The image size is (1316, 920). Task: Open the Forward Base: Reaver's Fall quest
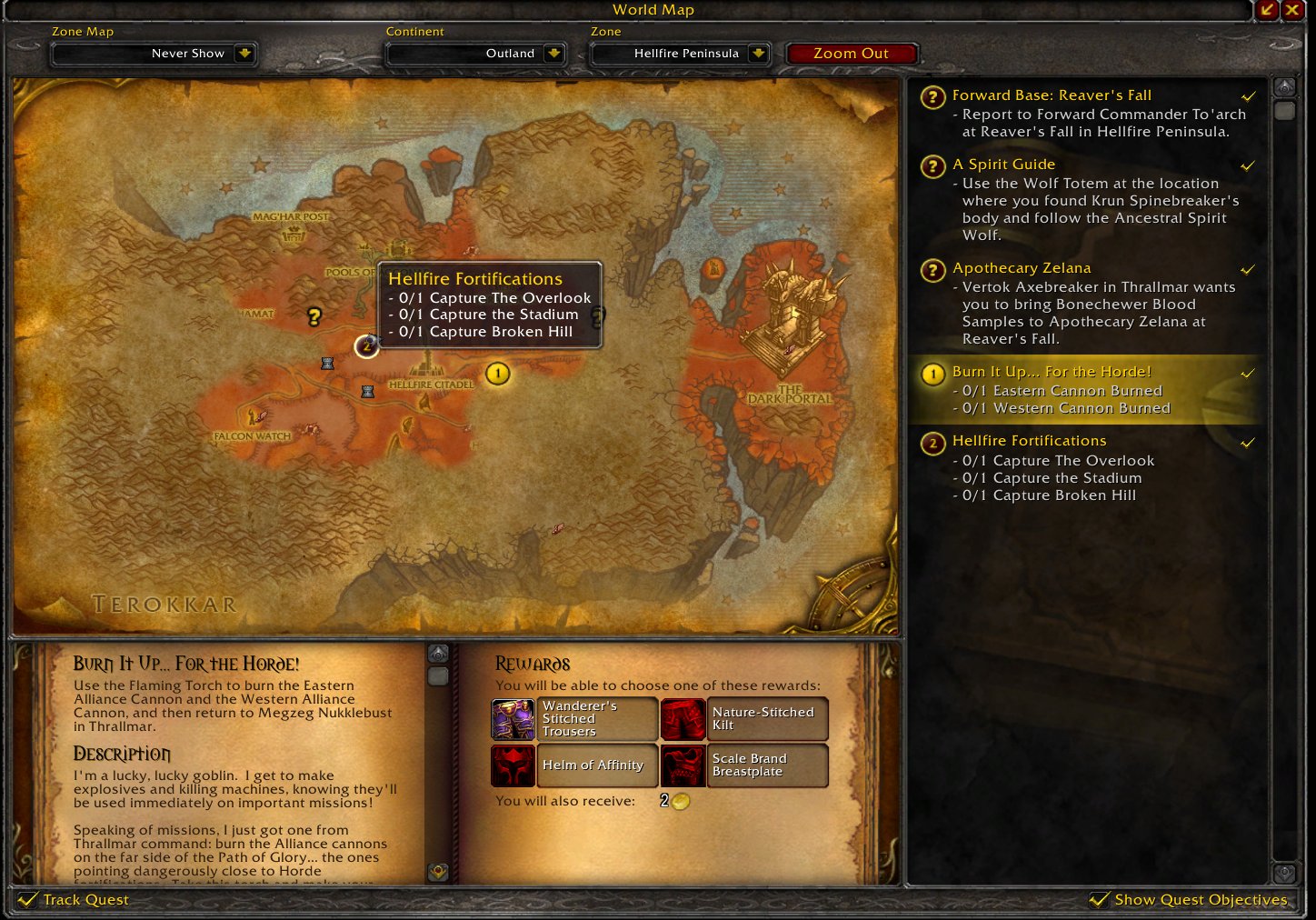click(1052, 95)
